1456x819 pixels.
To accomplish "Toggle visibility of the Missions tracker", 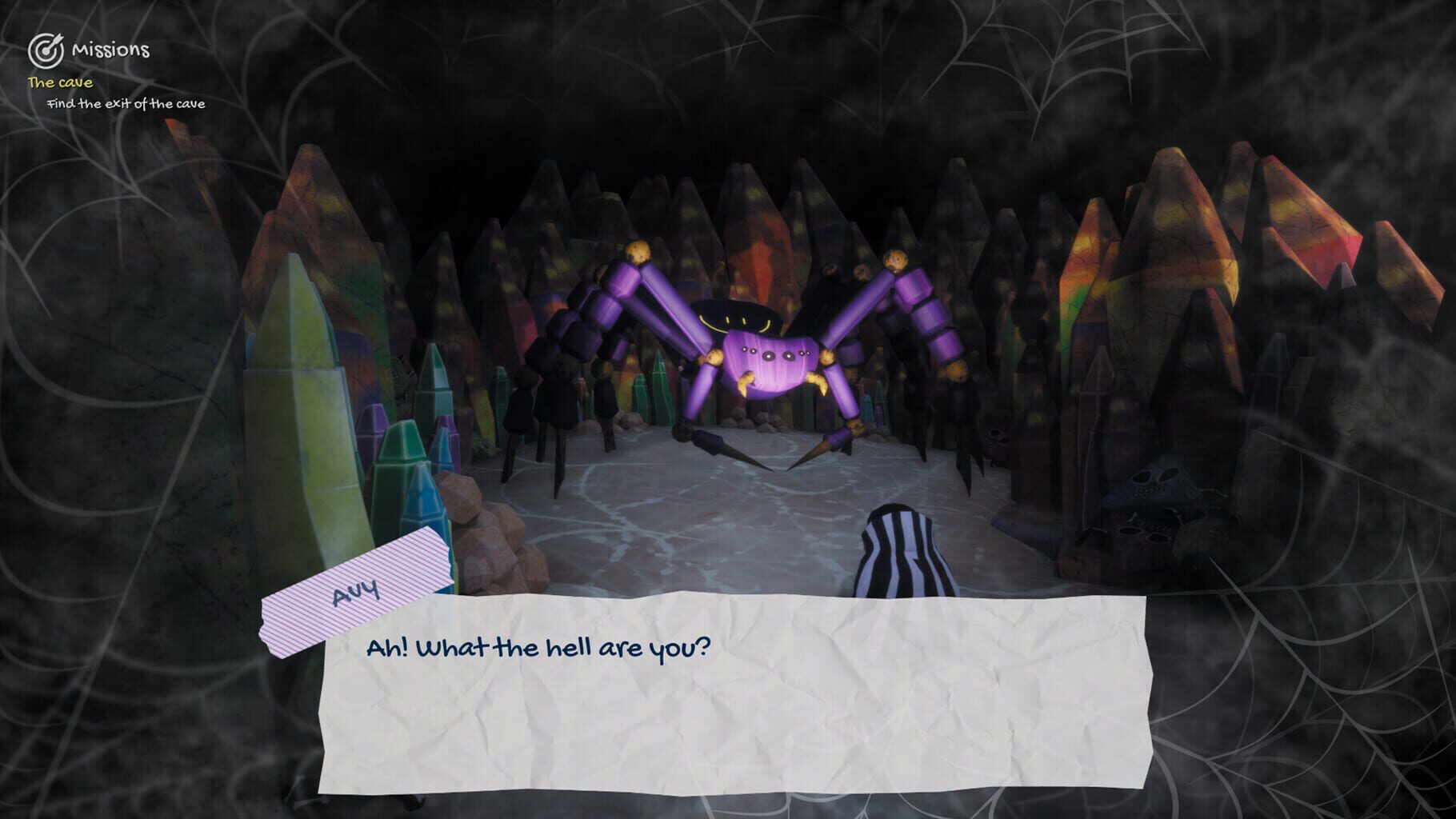I will pos(46,50).
